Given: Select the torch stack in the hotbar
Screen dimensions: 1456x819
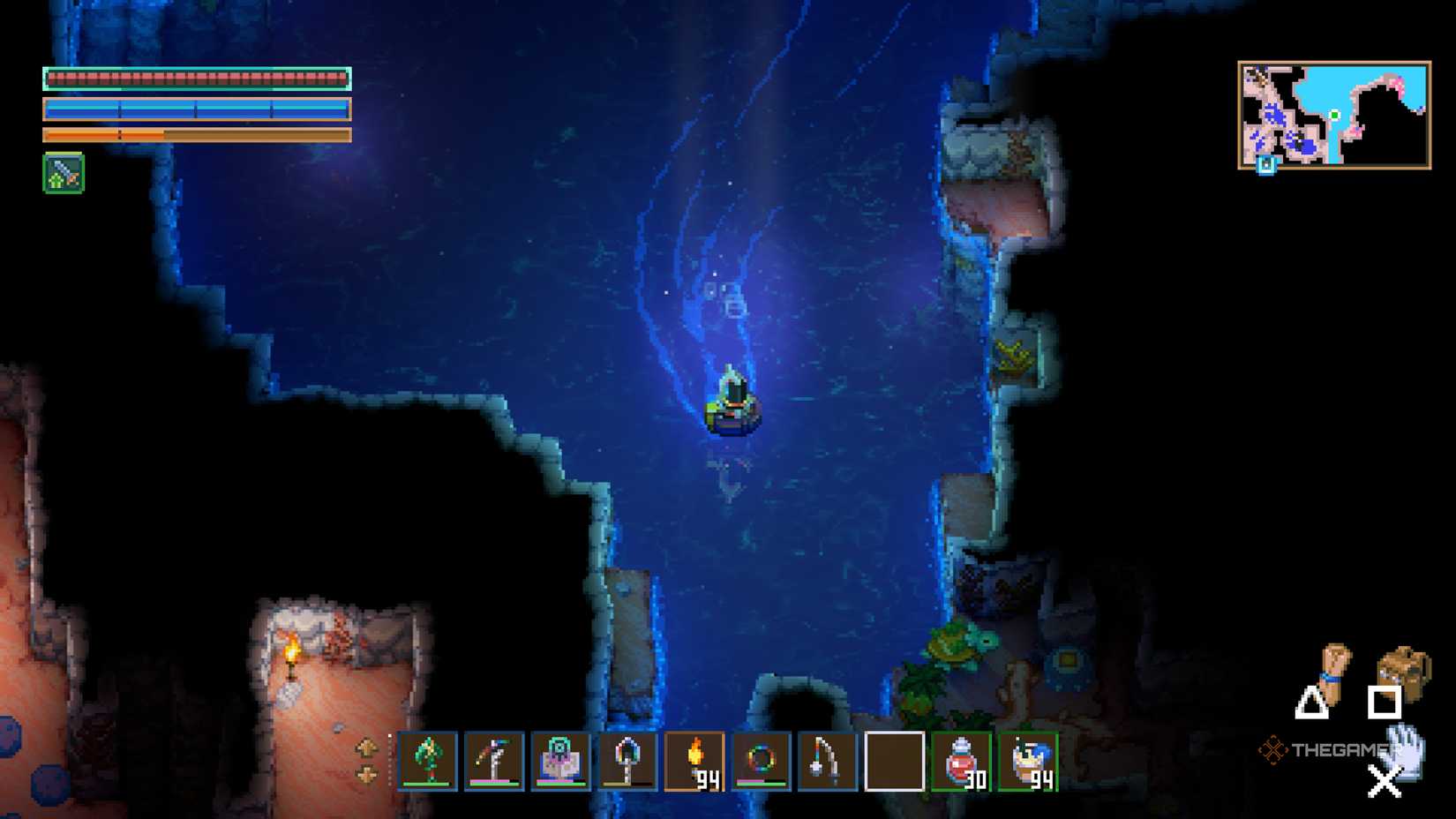Looking at the screenshot, I should (695, 761).
